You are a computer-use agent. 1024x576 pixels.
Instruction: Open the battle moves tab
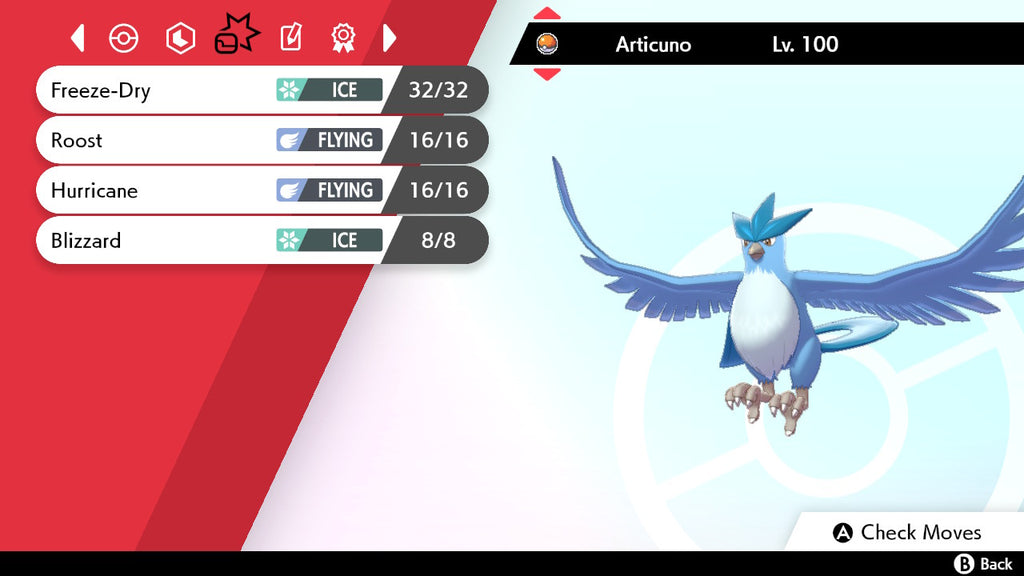click(236, 36)
